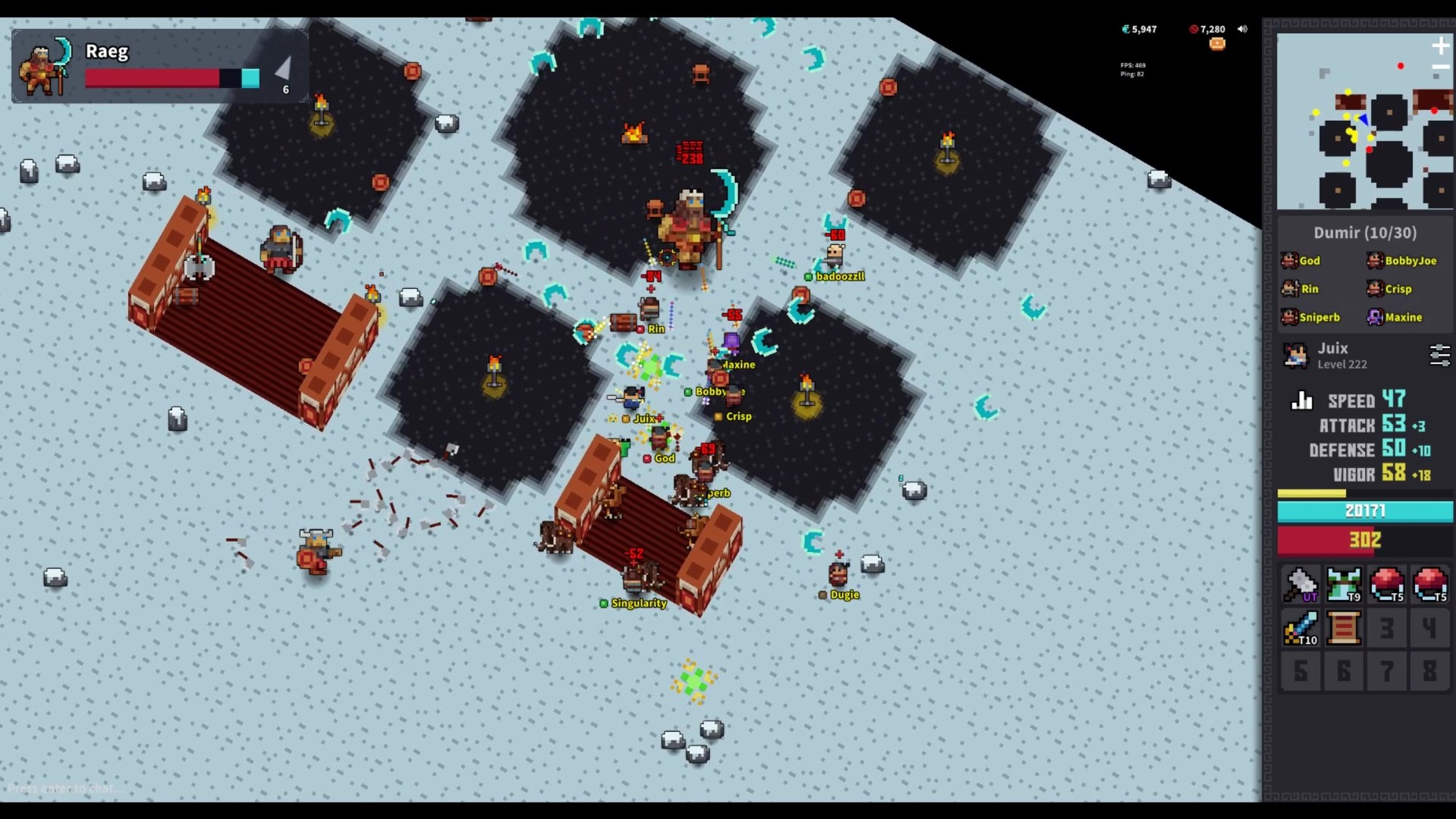Click the bar-chart icon beside the Speed stat
The image size is (1456, 819).
1302,400
